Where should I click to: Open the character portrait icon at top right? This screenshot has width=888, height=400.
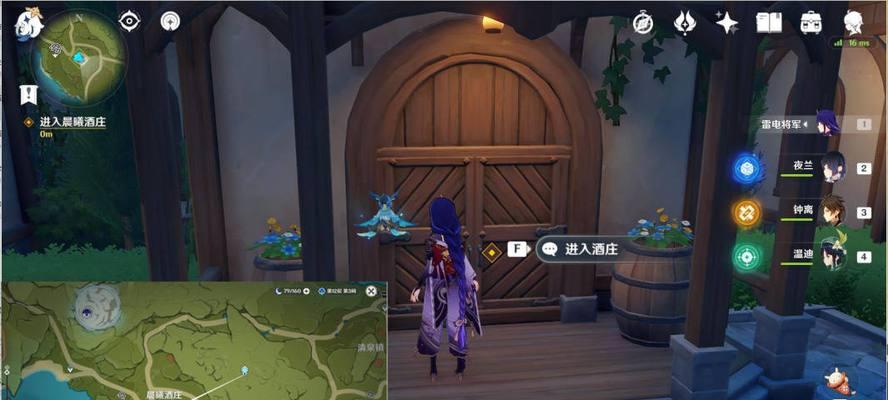tap(853, 21)
